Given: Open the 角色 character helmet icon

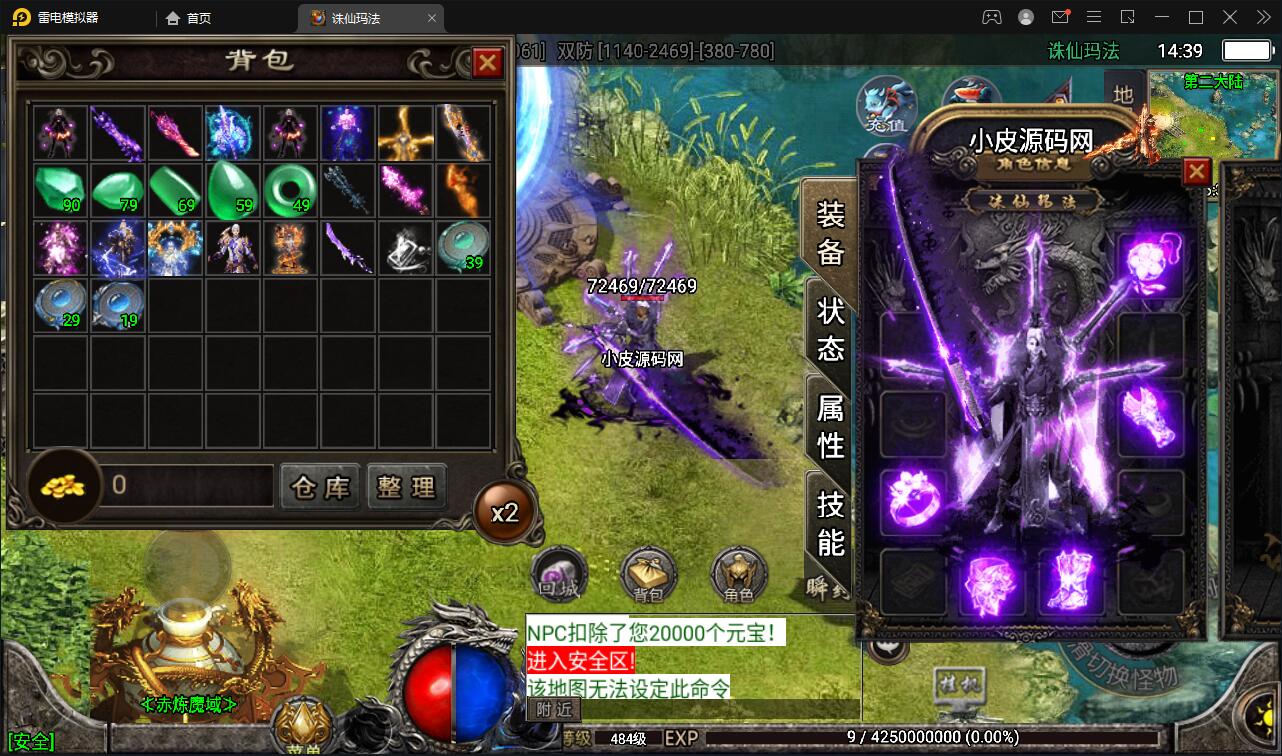Looking at the screenshot, I should (x=738, y=575).
